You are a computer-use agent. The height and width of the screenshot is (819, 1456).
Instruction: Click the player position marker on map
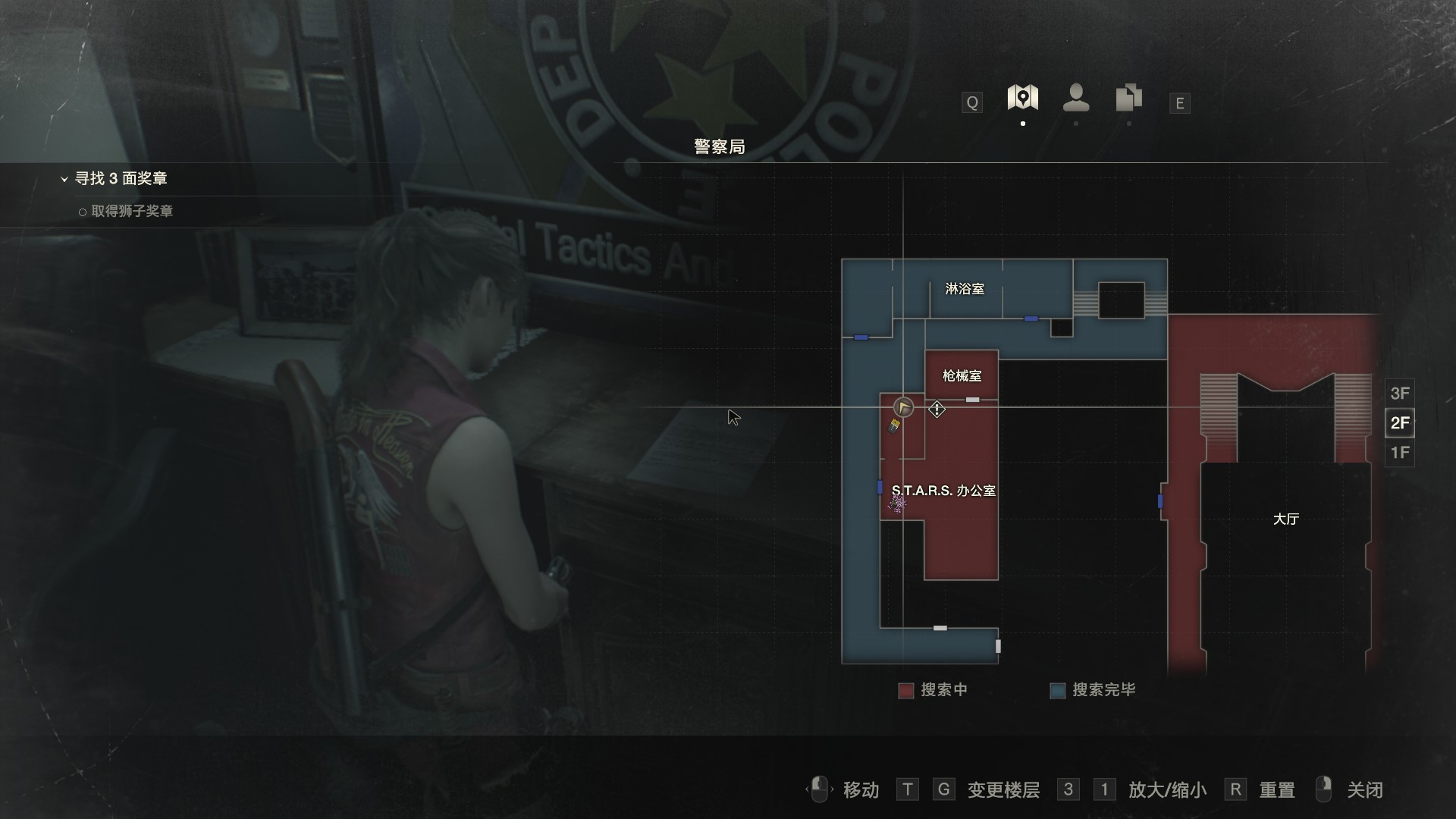pos(903,407)
